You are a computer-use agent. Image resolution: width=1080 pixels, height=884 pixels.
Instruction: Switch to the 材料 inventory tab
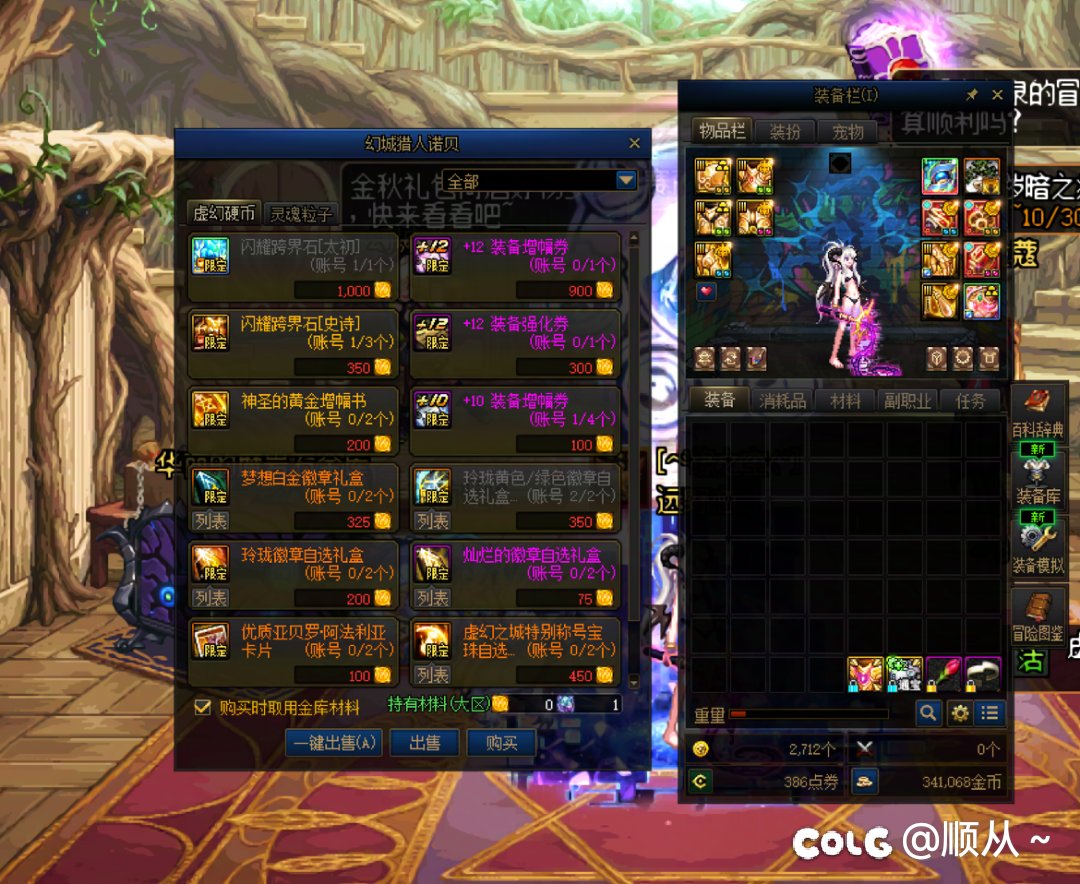(845, 401)
